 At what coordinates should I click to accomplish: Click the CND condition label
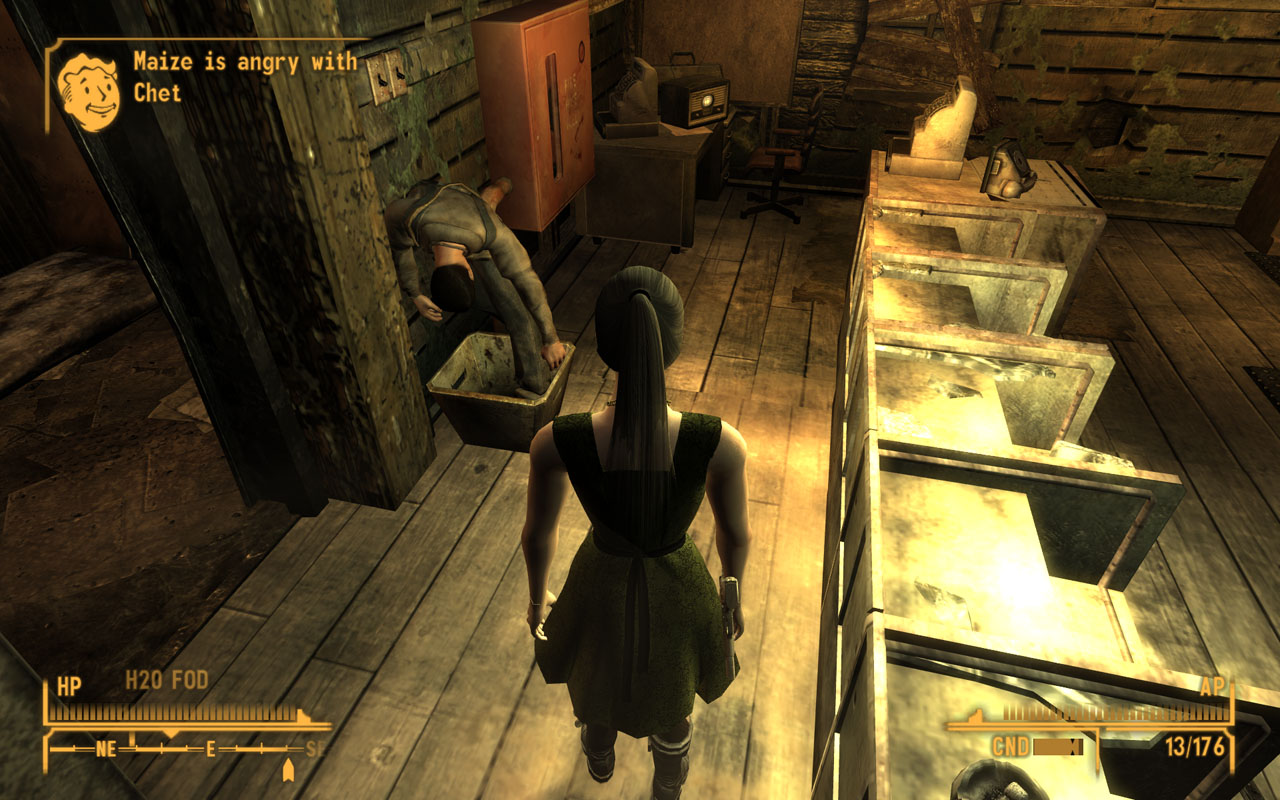[1011, 744]
